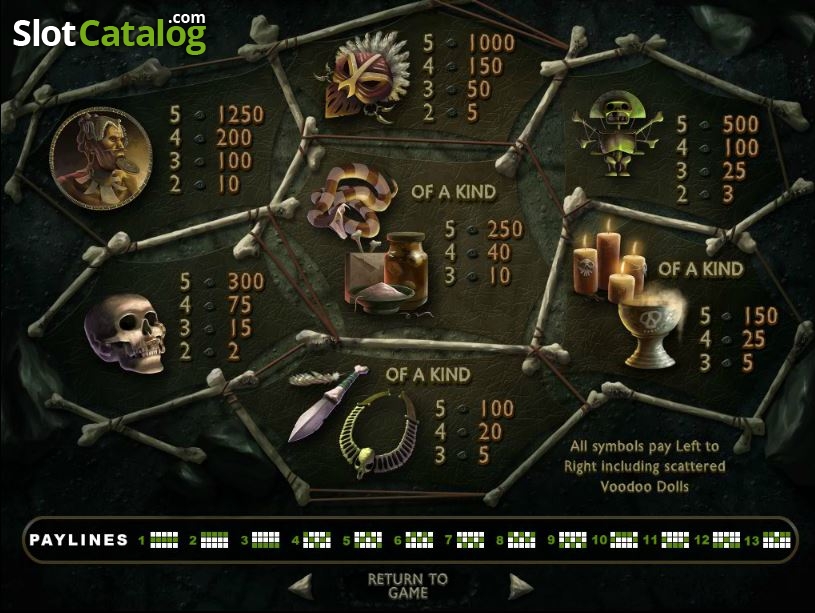Go to the previous paytable page arrow
Viewport: 815px width, 613px height.
tap(300, 585)
